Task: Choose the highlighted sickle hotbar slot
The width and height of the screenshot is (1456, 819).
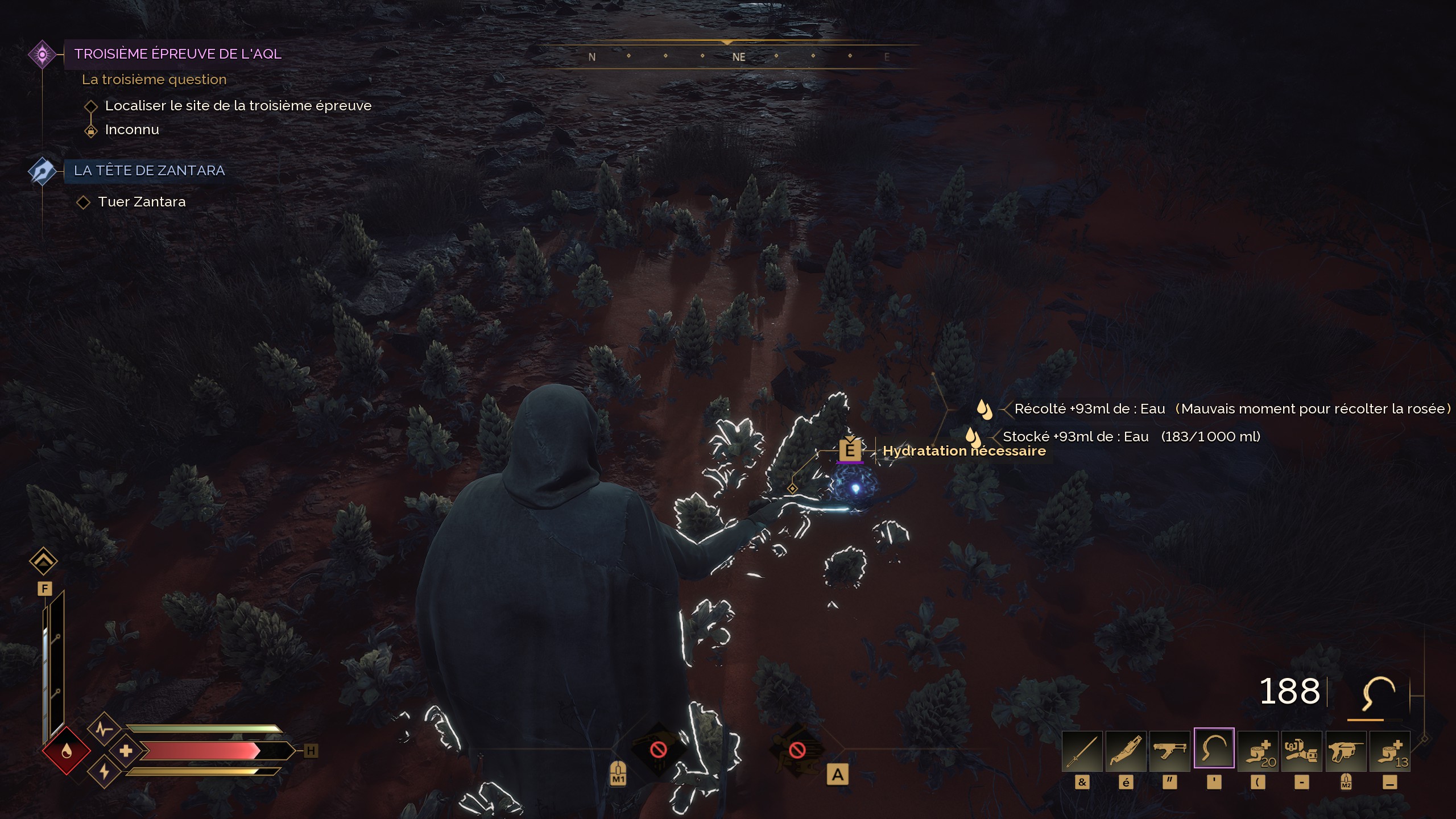Action: 1214,748
